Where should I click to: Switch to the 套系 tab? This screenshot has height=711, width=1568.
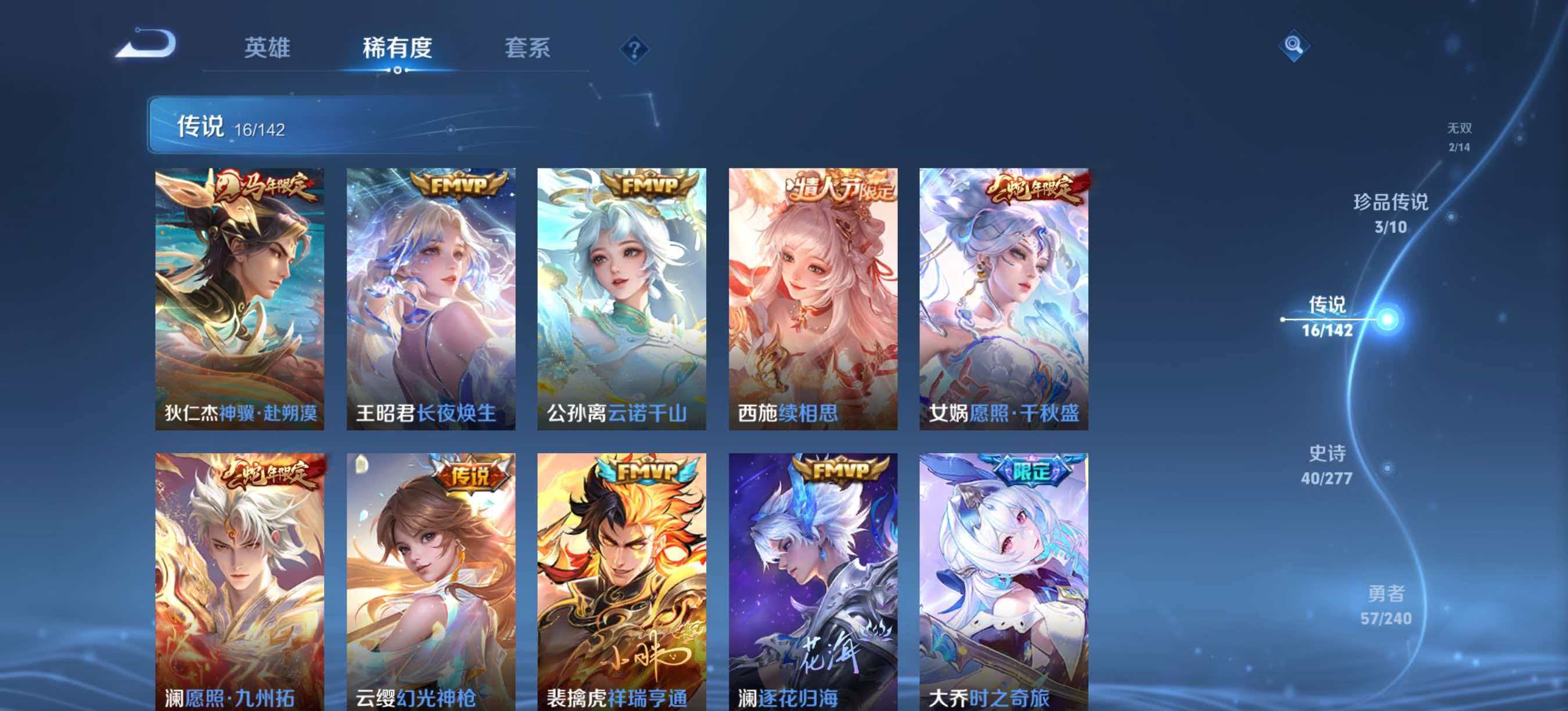coord(528,48)
